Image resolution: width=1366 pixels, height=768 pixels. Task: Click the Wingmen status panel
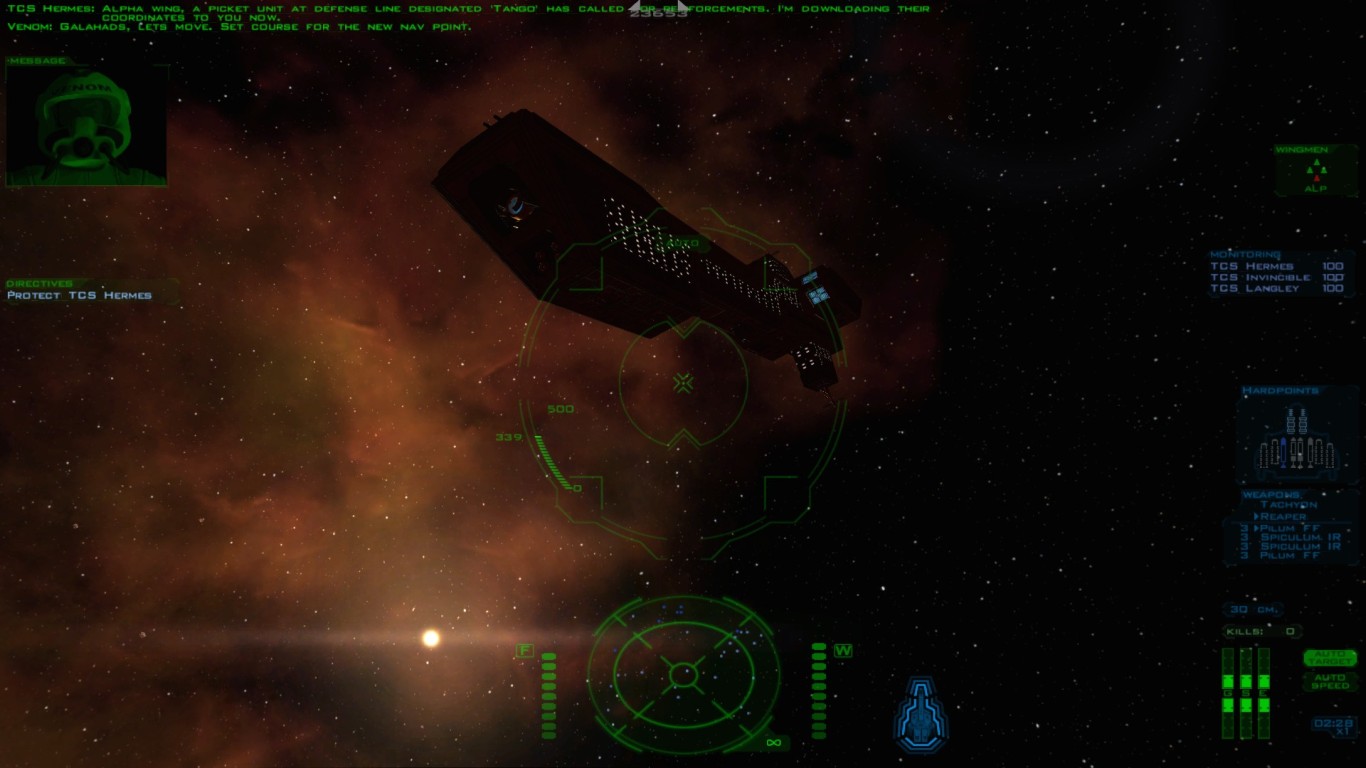(1314, 172)
